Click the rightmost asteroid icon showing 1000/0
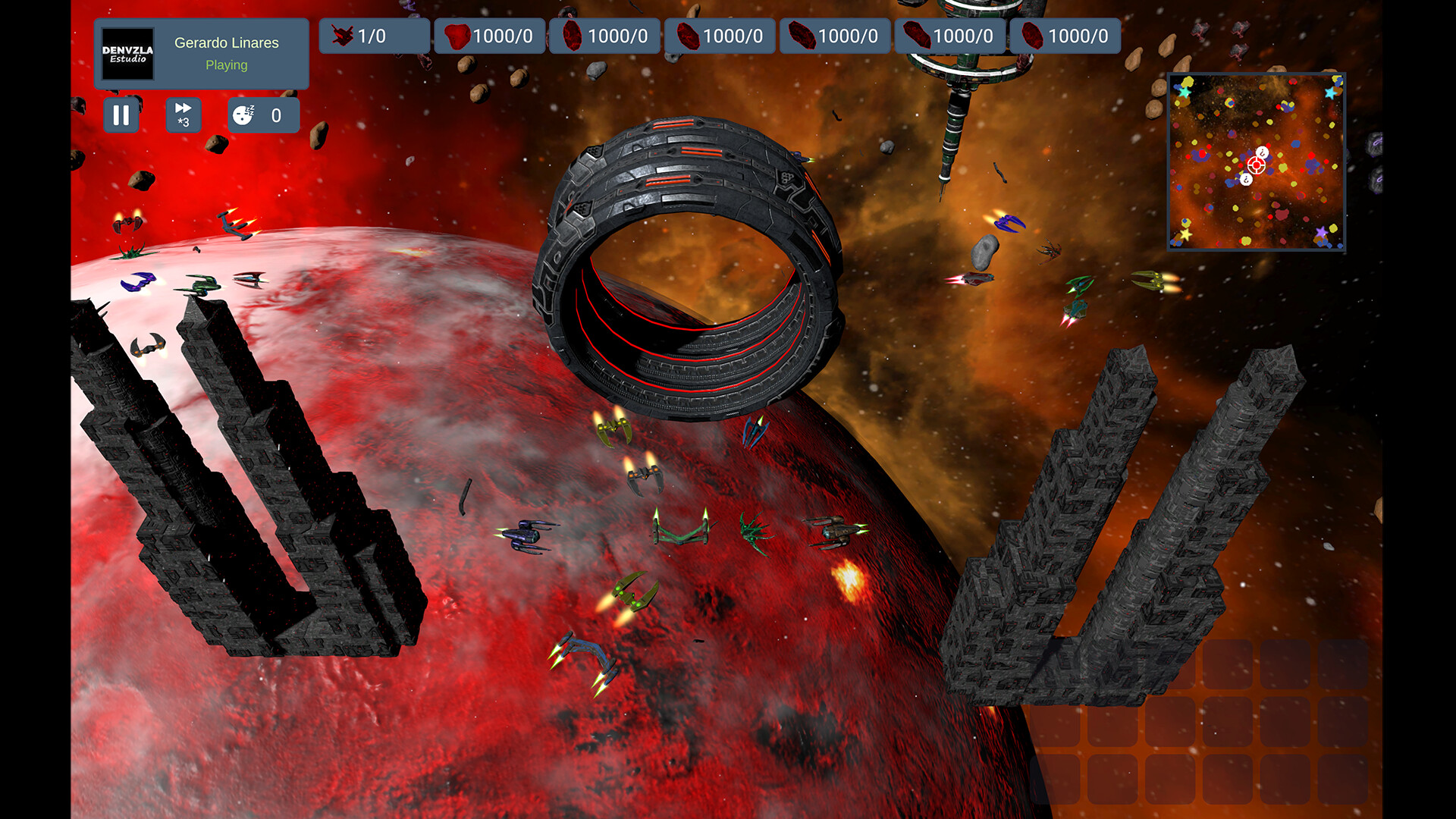This screenshot has width=1456, height=819. [x=1033, y=35]
